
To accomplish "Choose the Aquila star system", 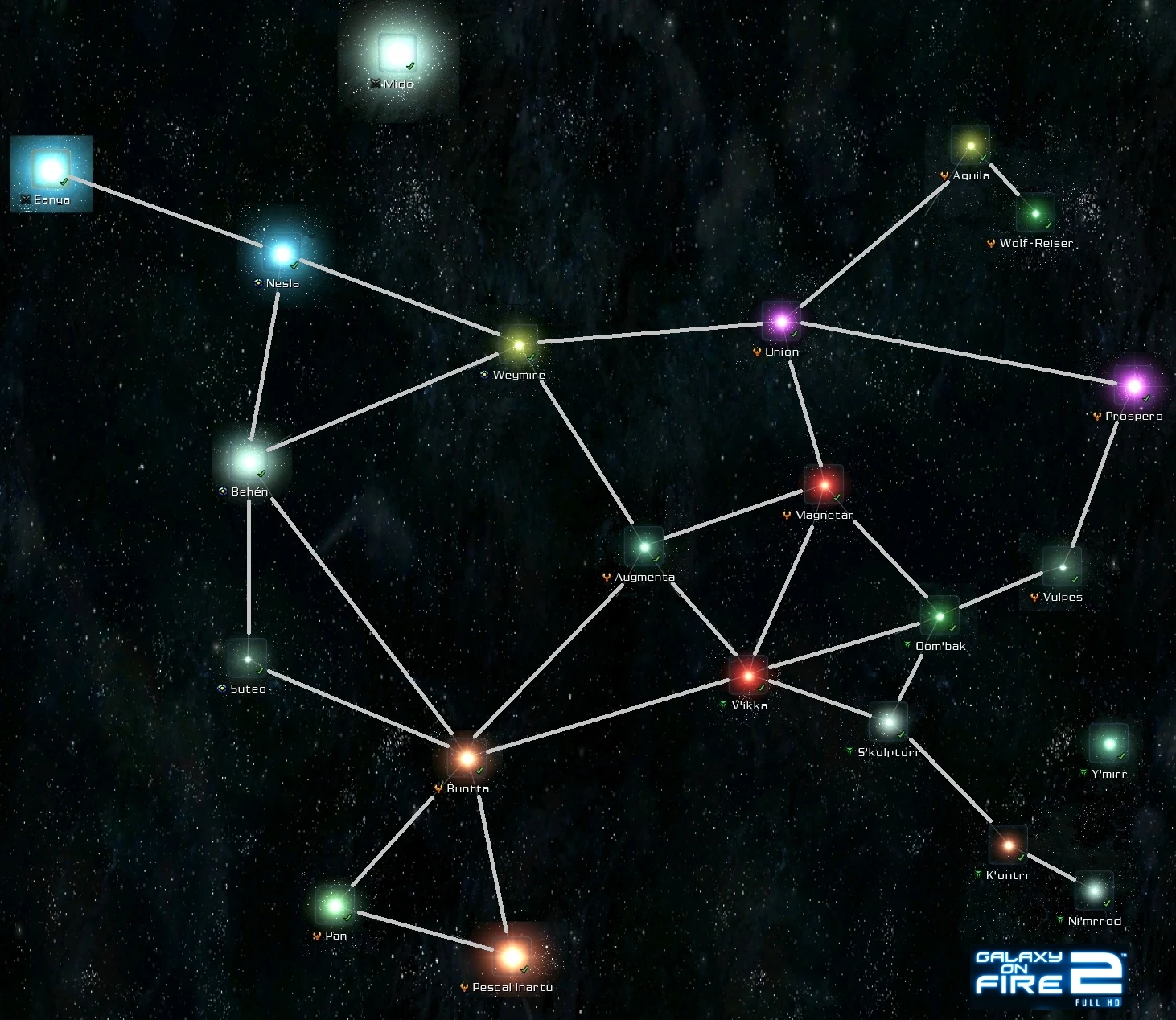I will click(x=971, y=146).
